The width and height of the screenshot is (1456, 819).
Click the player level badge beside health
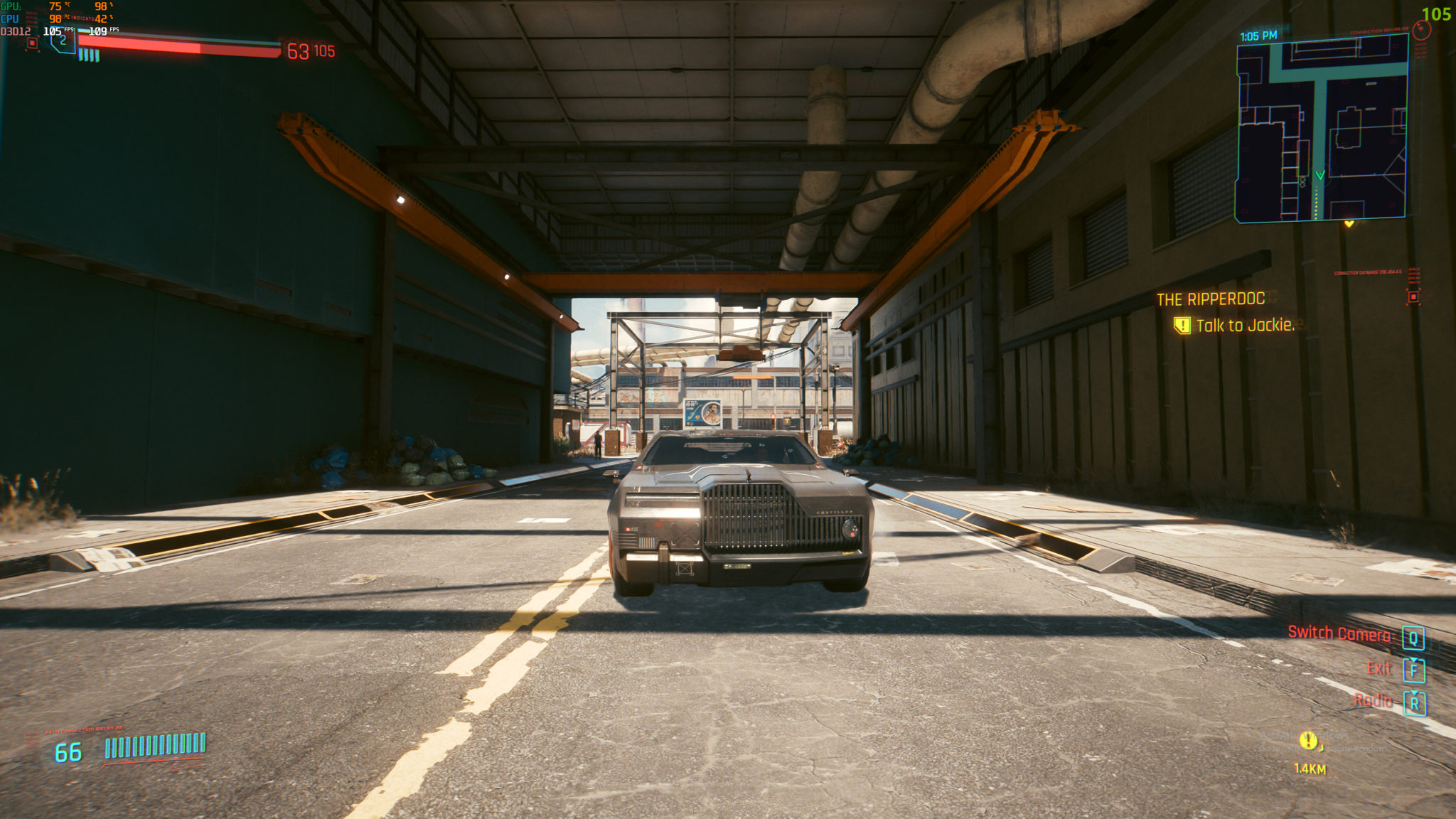63,41
